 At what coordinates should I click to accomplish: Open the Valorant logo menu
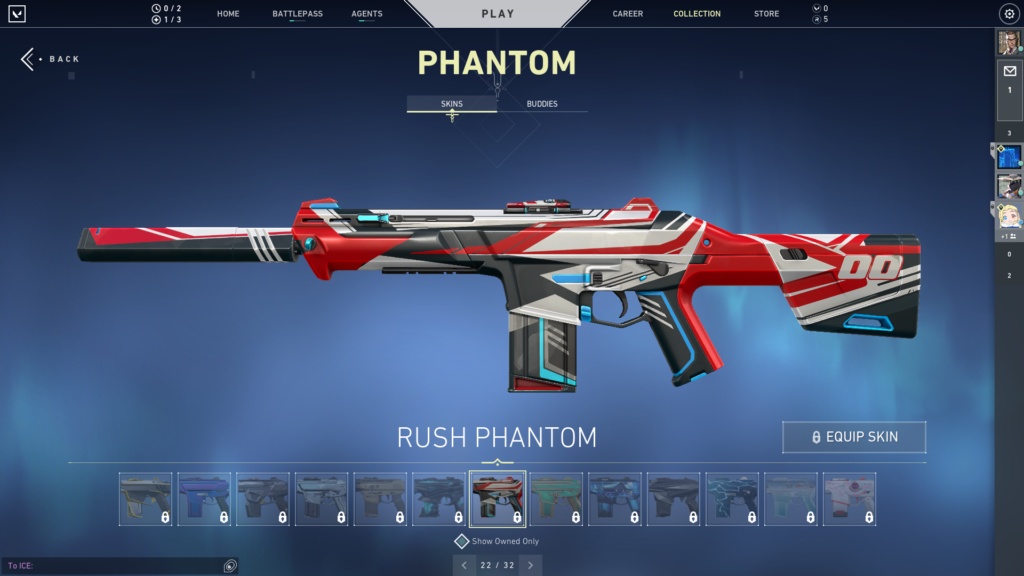(17, 14)
